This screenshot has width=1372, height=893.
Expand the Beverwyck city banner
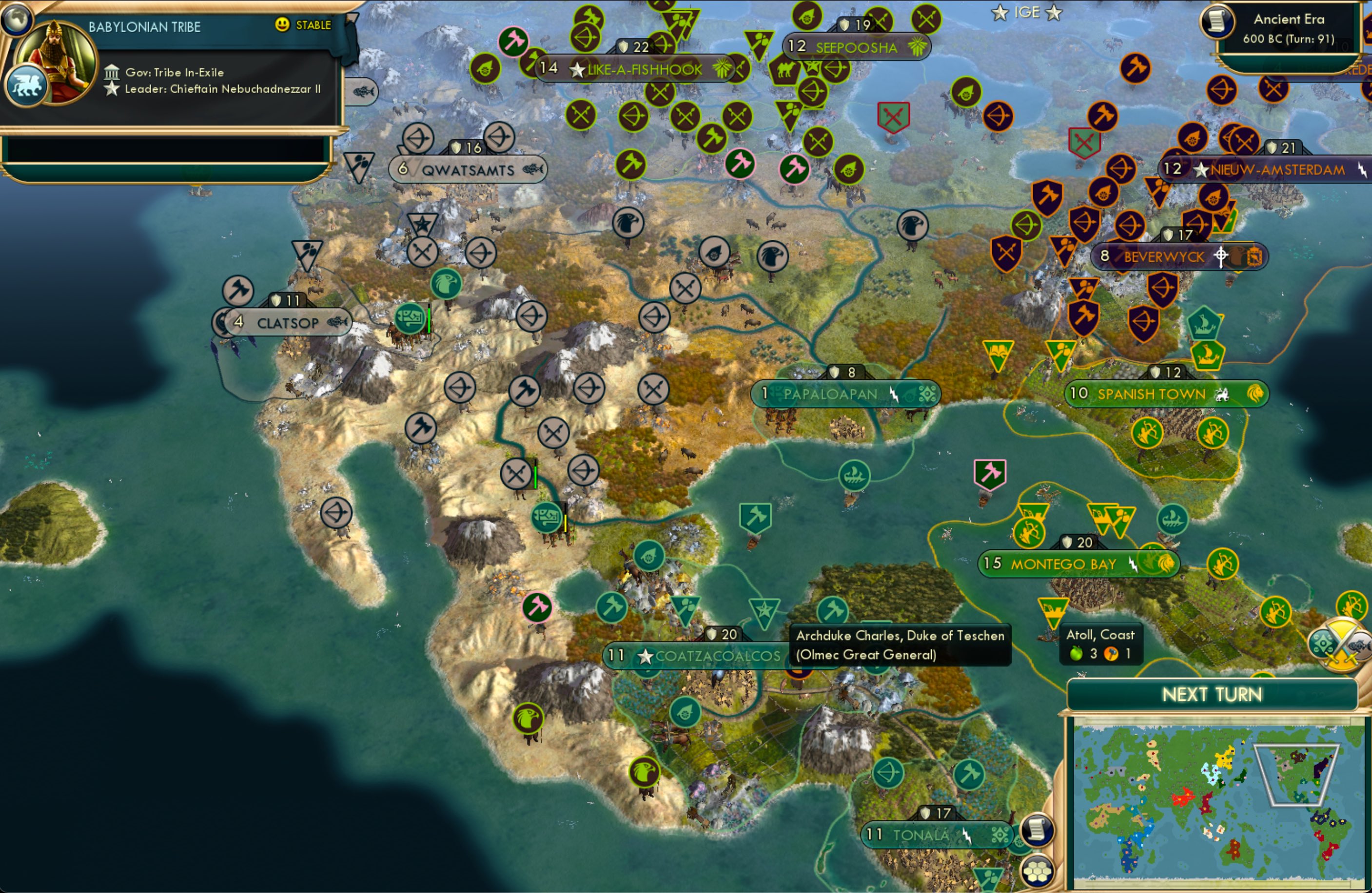pos(1162,257)
